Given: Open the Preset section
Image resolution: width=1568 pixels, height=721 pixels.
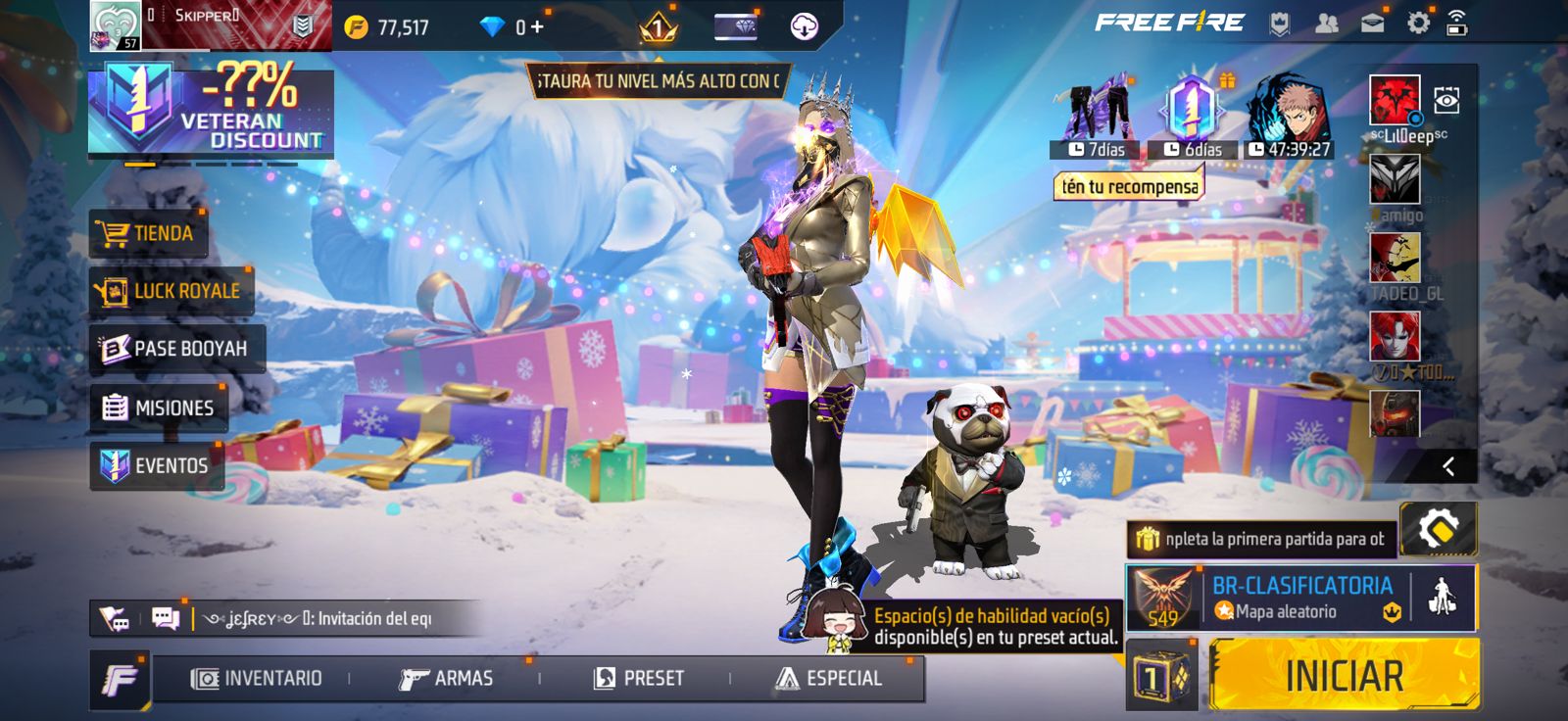Looking at the screenshot, I should click(639, 678).
